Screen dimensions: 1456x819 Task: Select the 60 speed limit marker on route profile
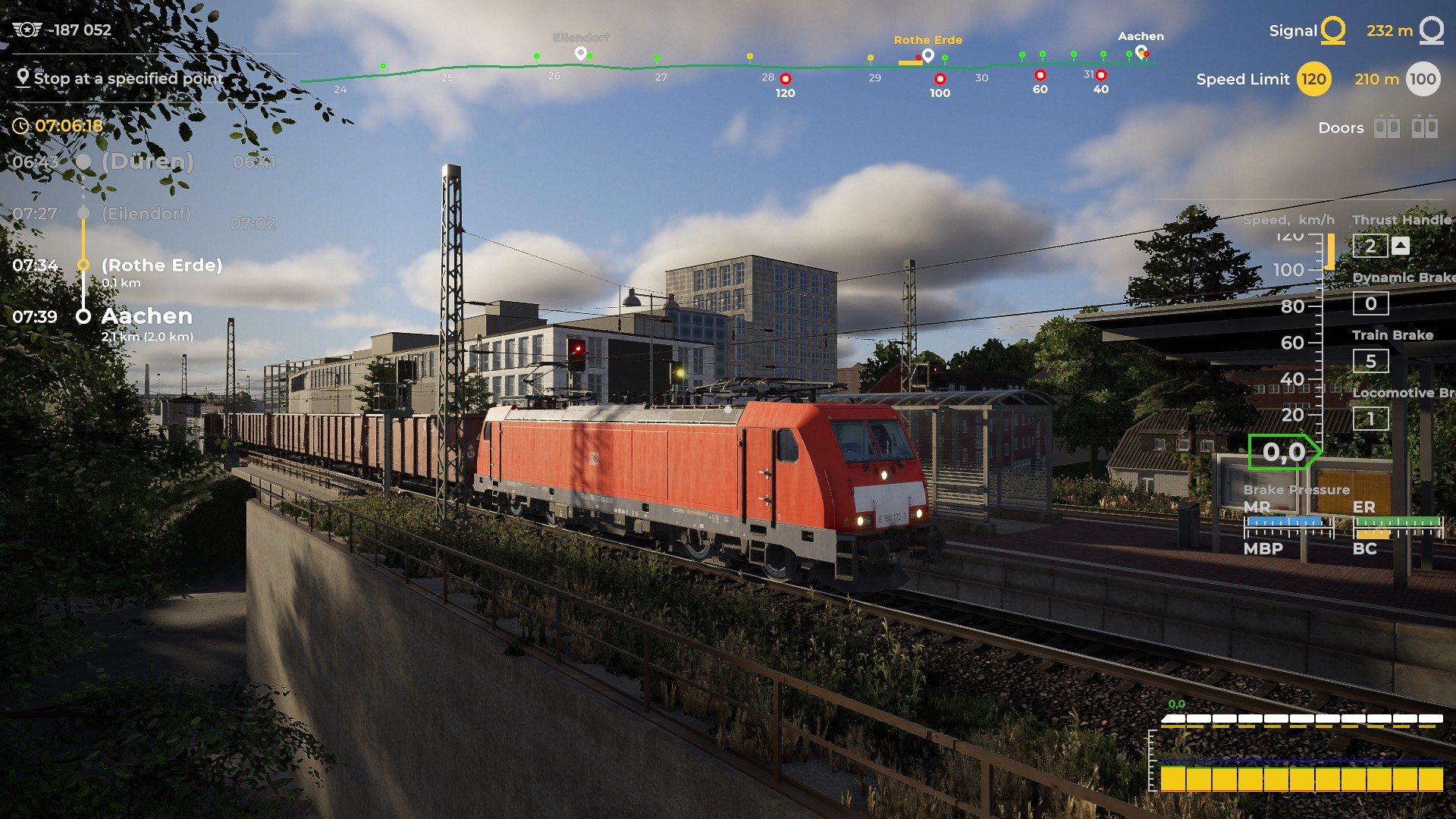(1040, 75)
